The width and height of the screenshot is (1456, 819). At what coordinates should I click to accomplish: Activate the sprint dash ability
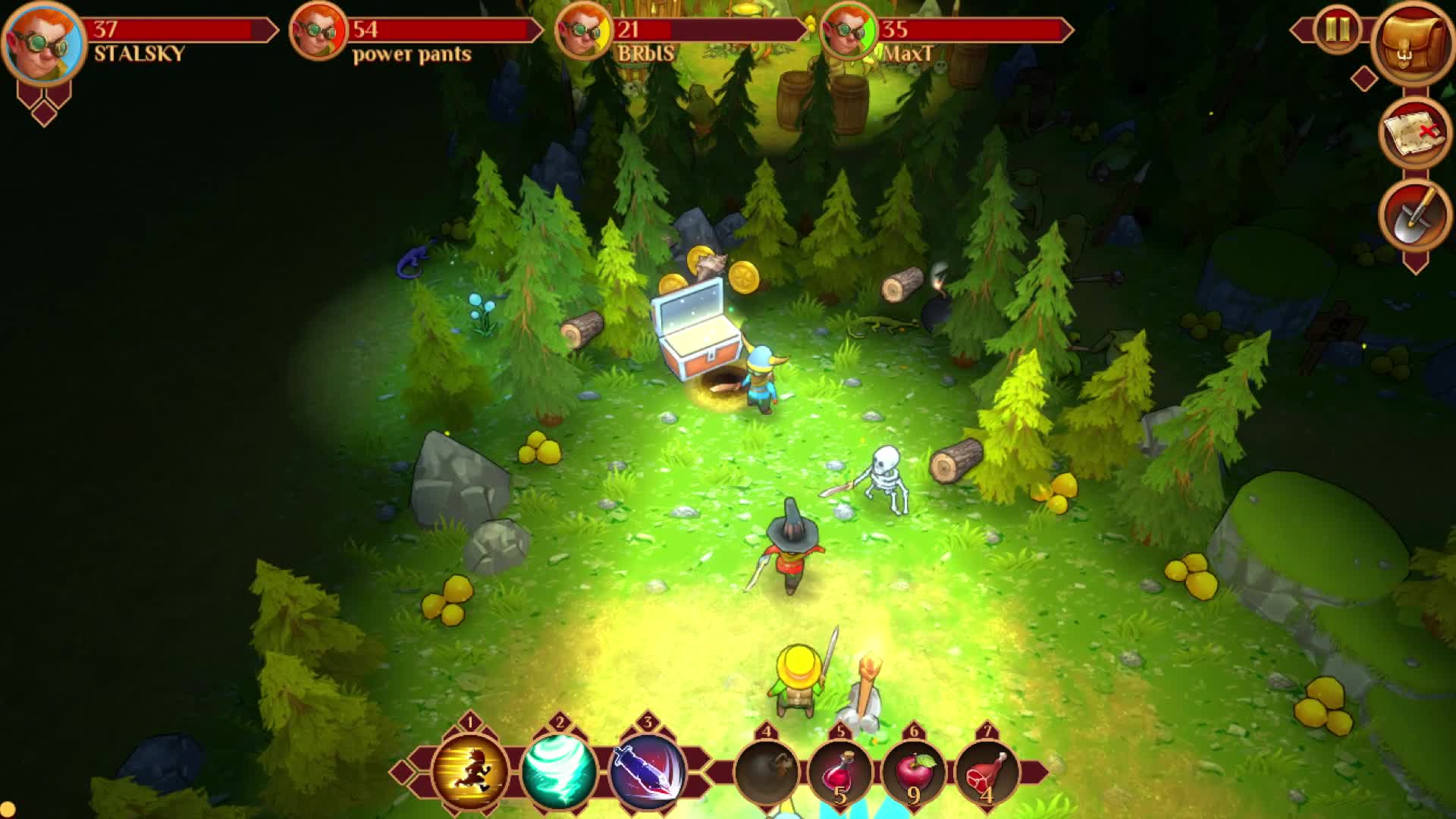pos(469,770)
